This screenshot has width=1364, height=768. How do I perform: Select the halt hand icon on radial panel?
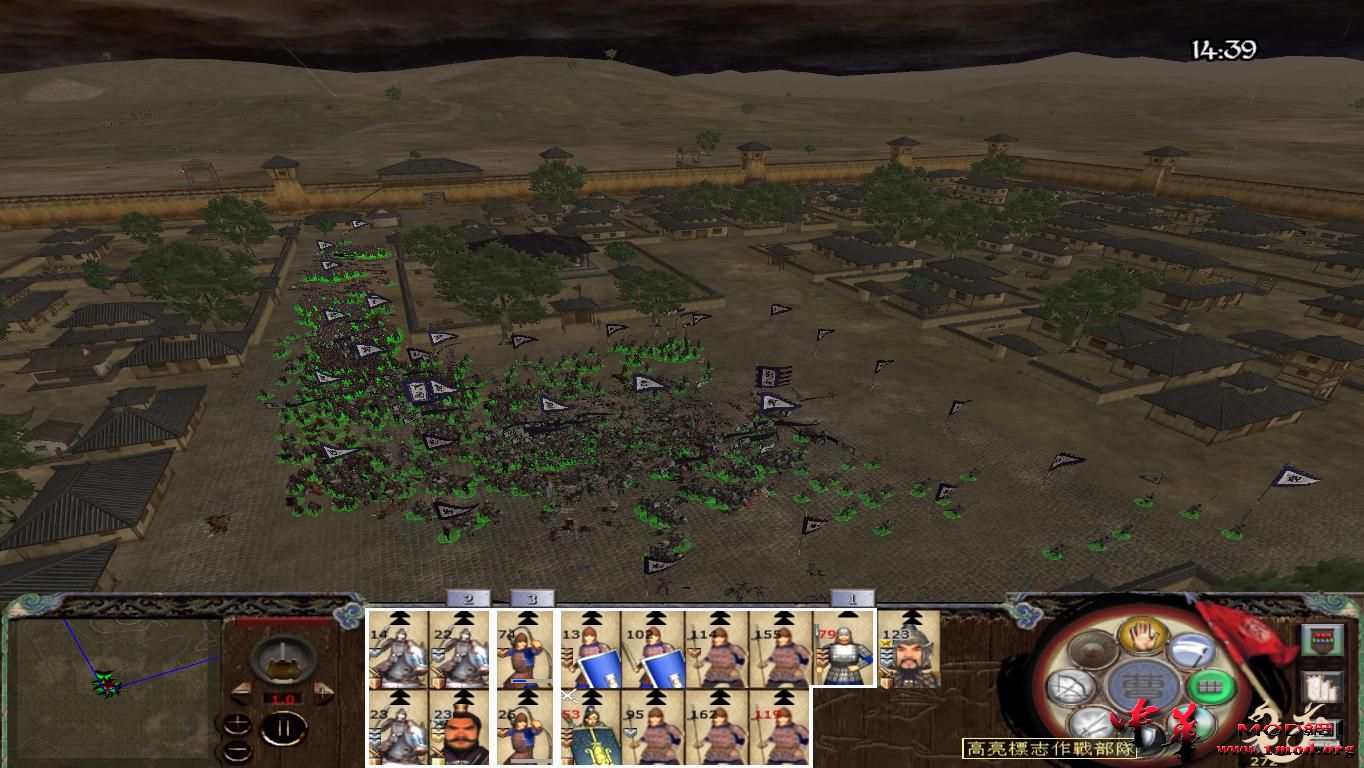point(1141,637)
